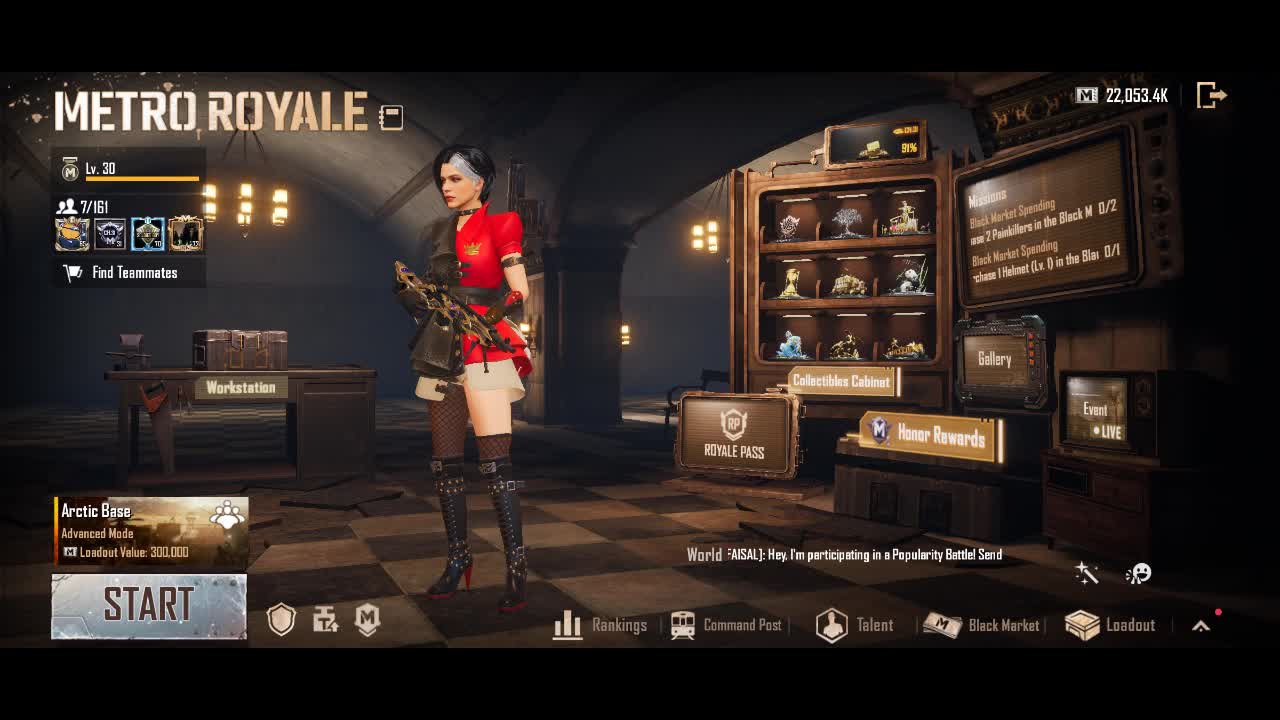Open the Collectibles Cabinet
1280x720 pixels.
841,381
